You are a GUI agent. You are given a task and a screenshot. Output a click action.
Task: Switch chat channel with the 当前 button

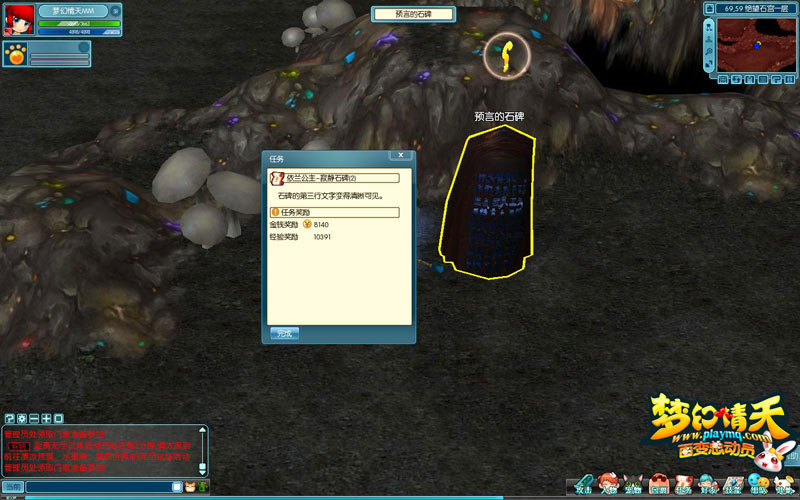click(12, 487)
